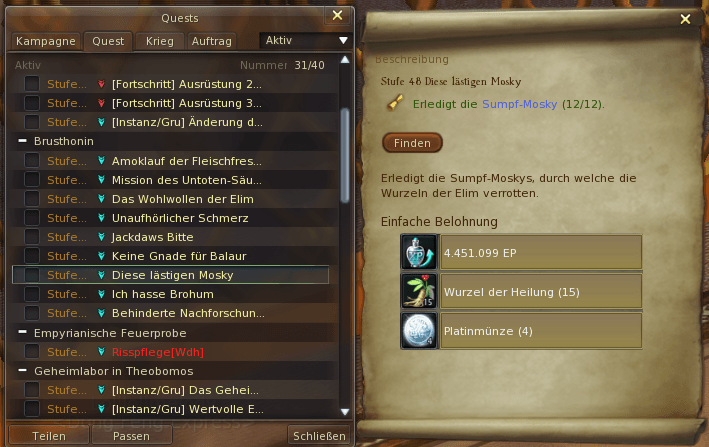
Task: Switch to the Kampagne tab
Action: point(45,41)
